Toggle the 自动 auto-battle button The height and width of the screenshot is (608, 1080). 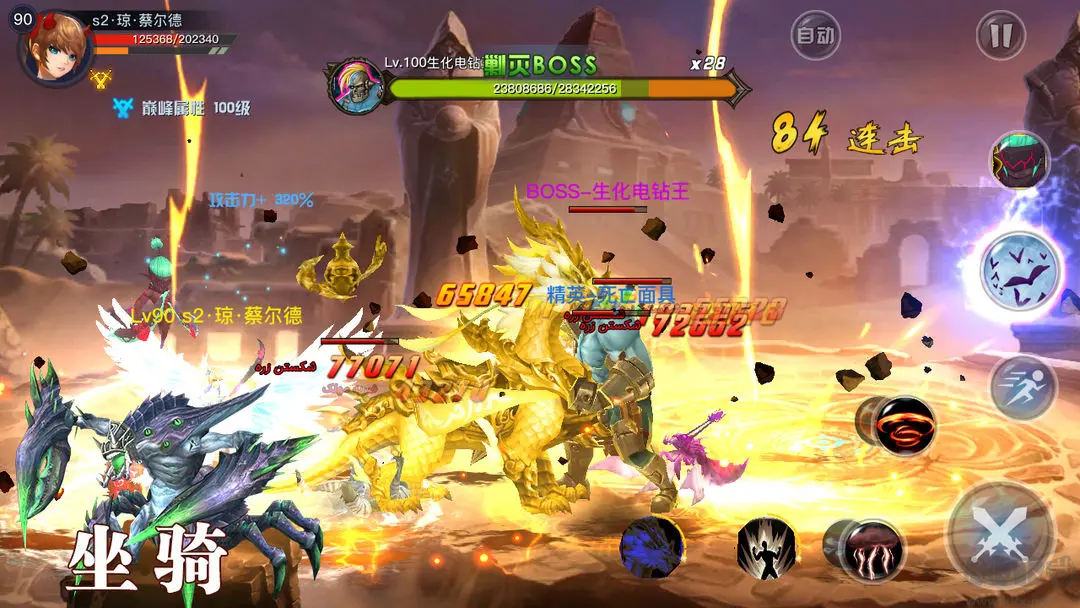[815, 37]
